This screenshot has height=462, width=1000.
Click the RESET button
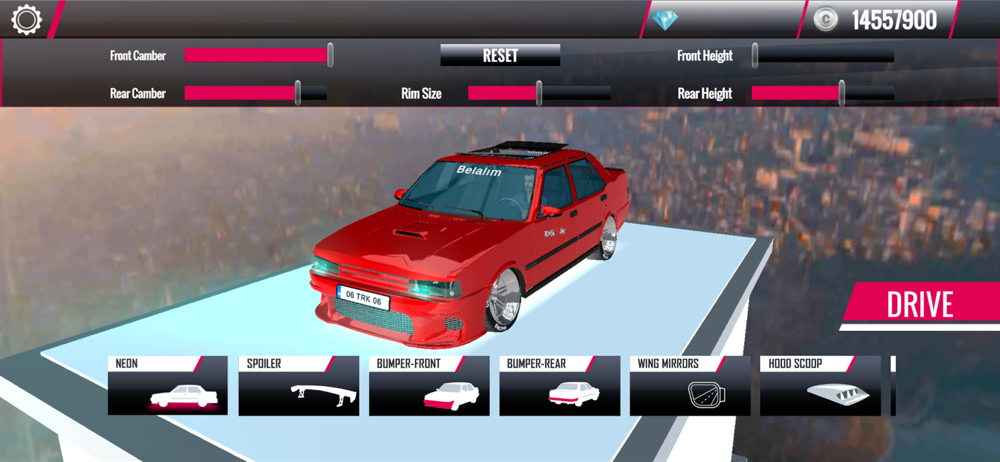(x=500, y=56)
